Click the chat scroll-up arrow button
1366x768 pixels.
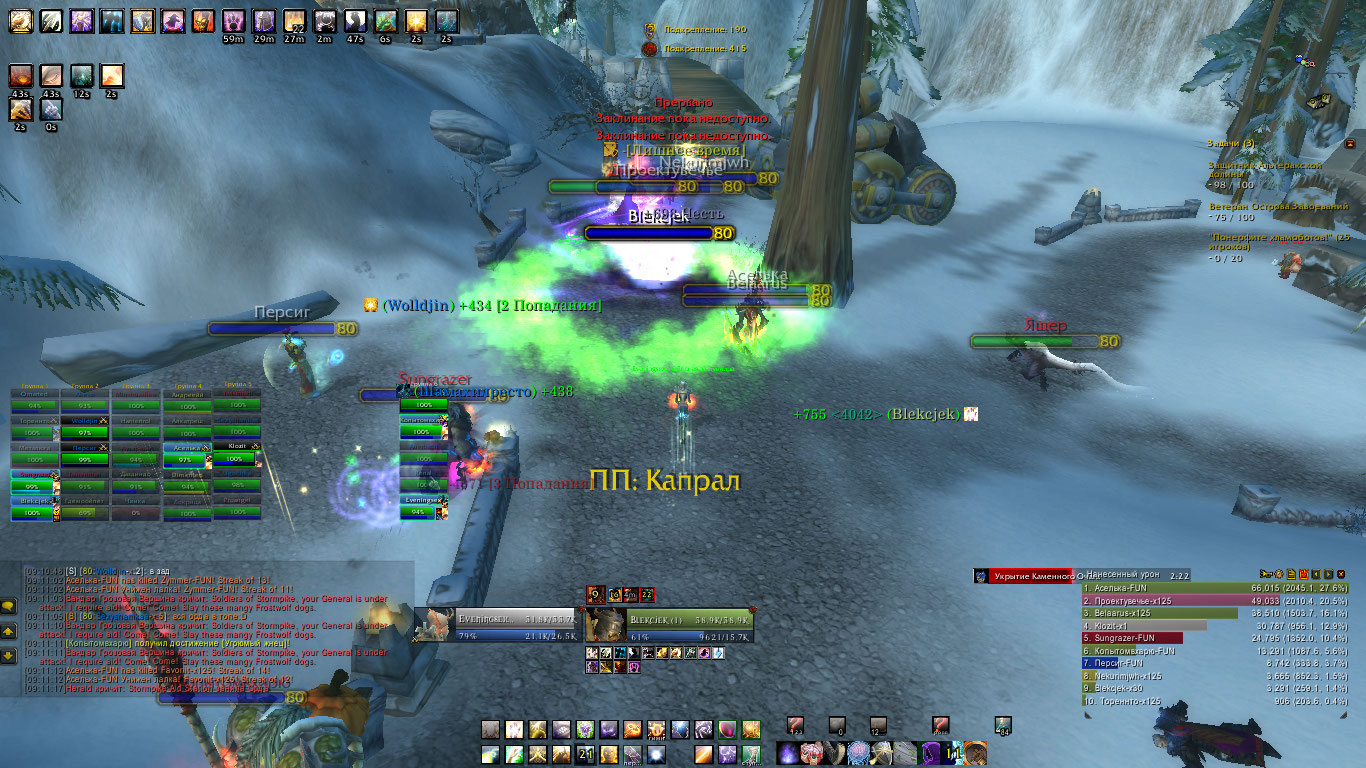8,632
